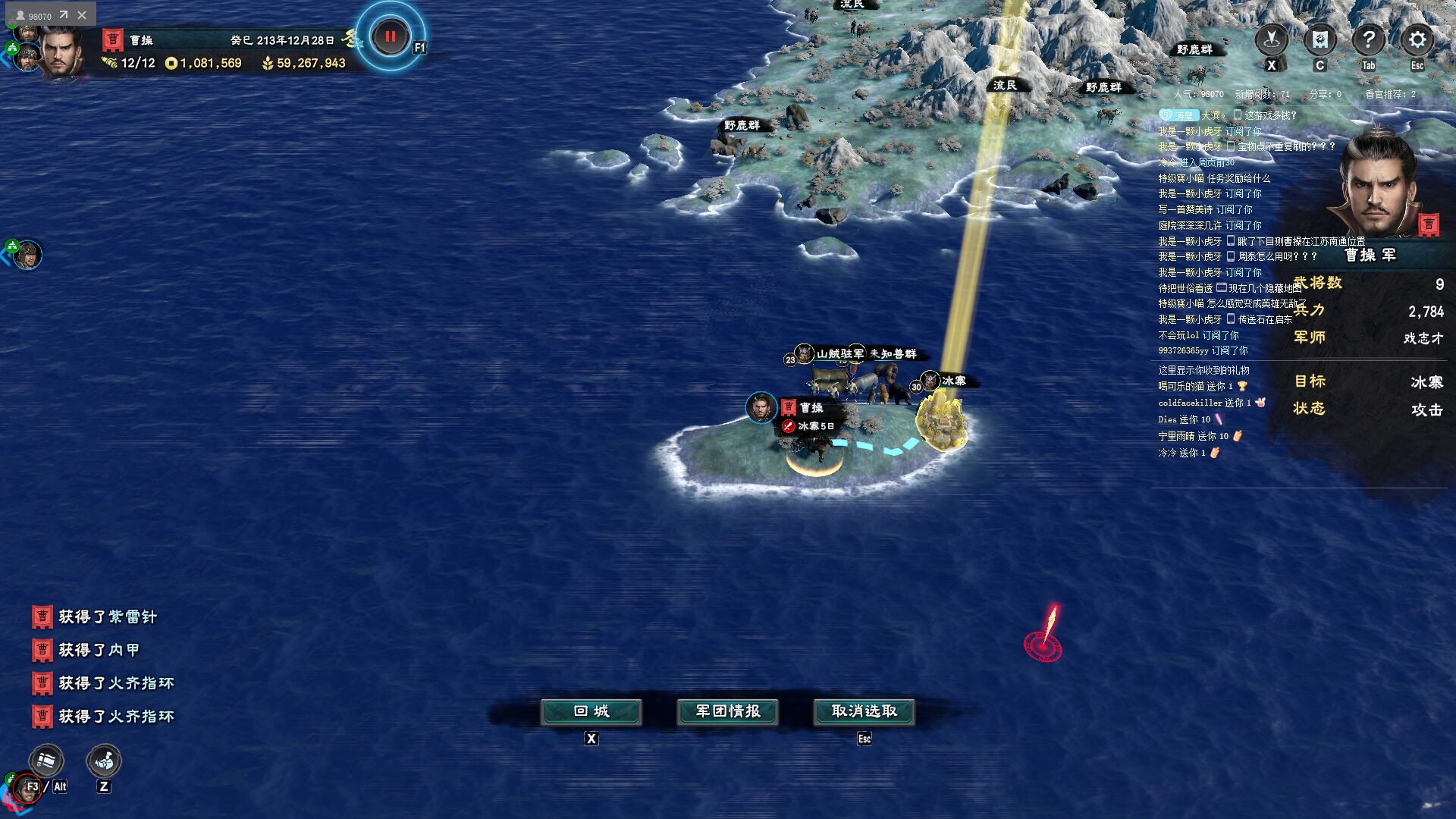Image resolution: width=1456 pixels, height=819 pixels.
Task: Click the top-right icon labeled C
Action: coord(1319,39)
